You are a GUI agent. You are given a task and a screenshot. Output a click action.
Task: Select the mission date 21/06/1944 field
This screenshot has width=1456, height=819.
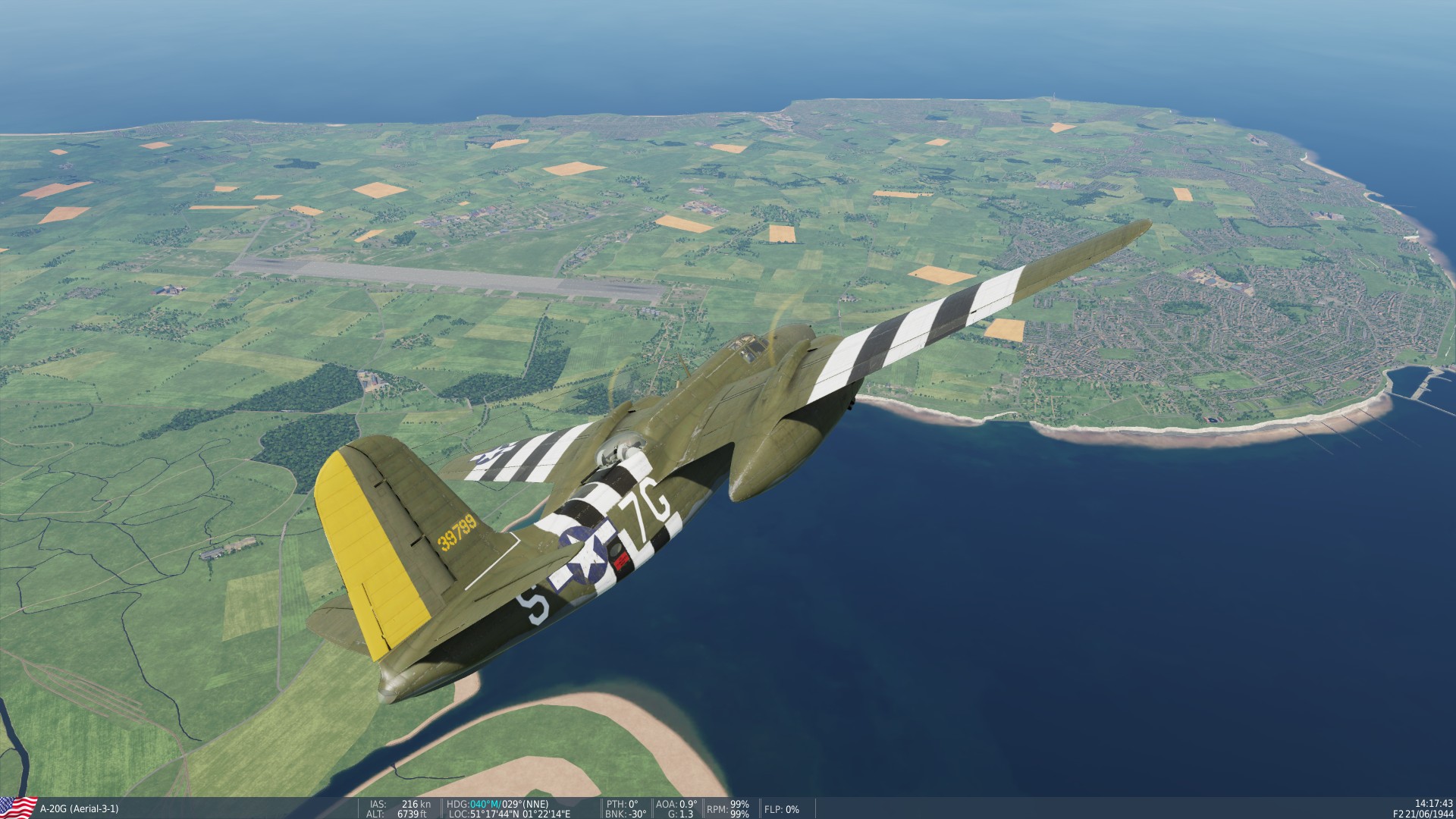pyautogui.click(x=1429, y=814)
